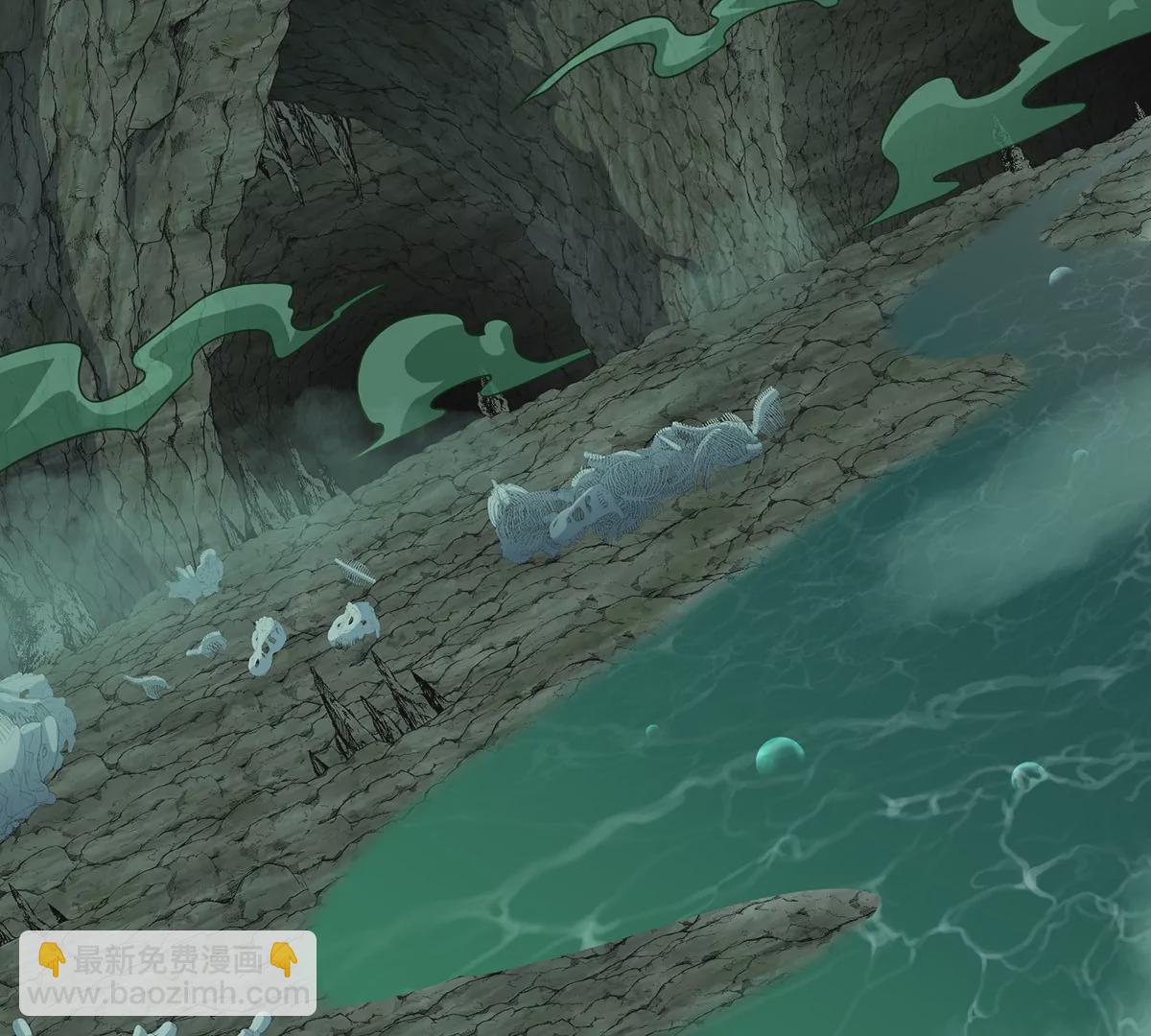The image size is (1151, 1036).
Task: Open the baozimh.com free manga banner
Action: 168,972
